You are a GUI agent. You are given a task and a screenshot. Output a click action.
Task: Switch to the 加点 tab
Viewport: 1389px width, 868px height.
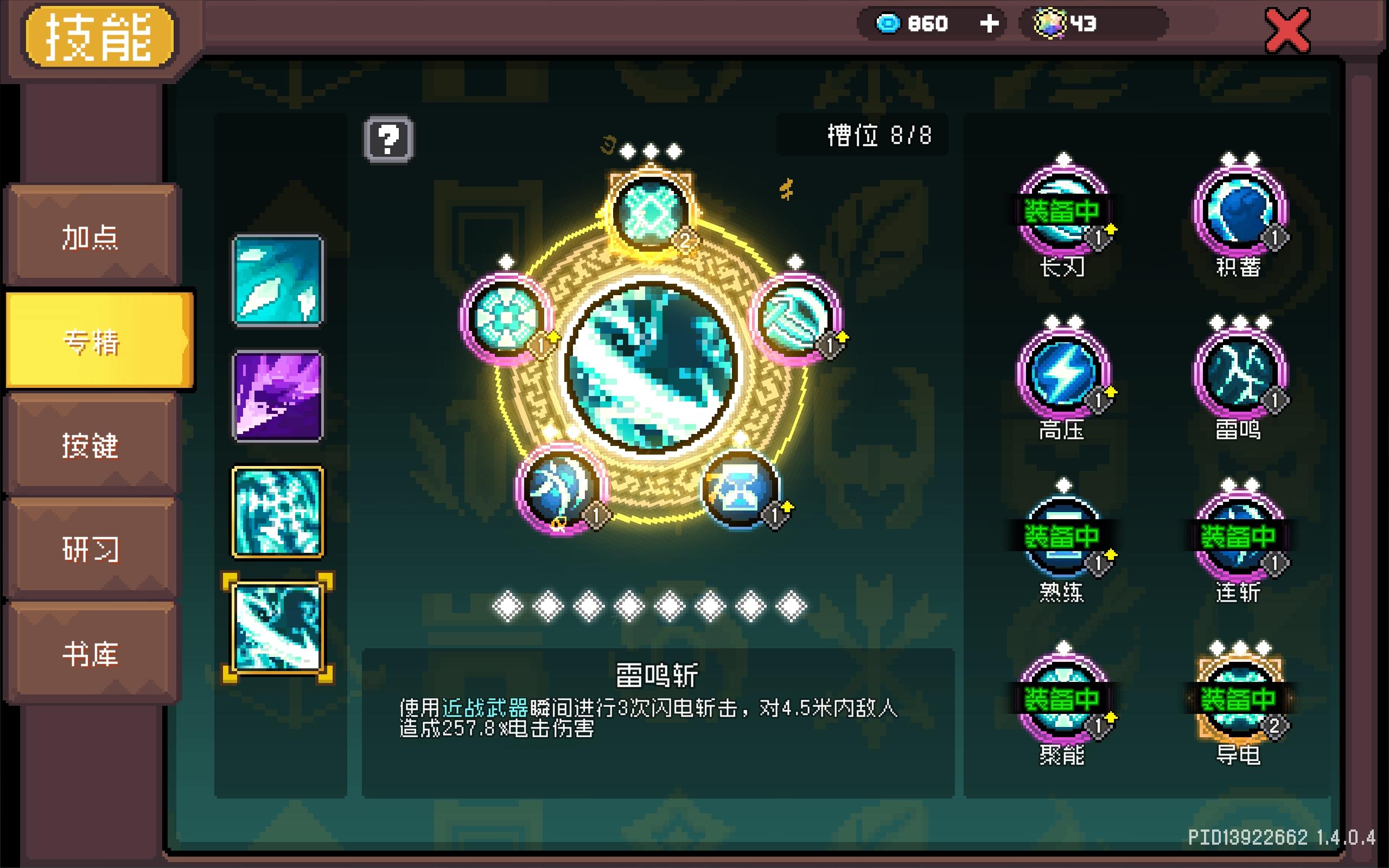click(92, 238)
